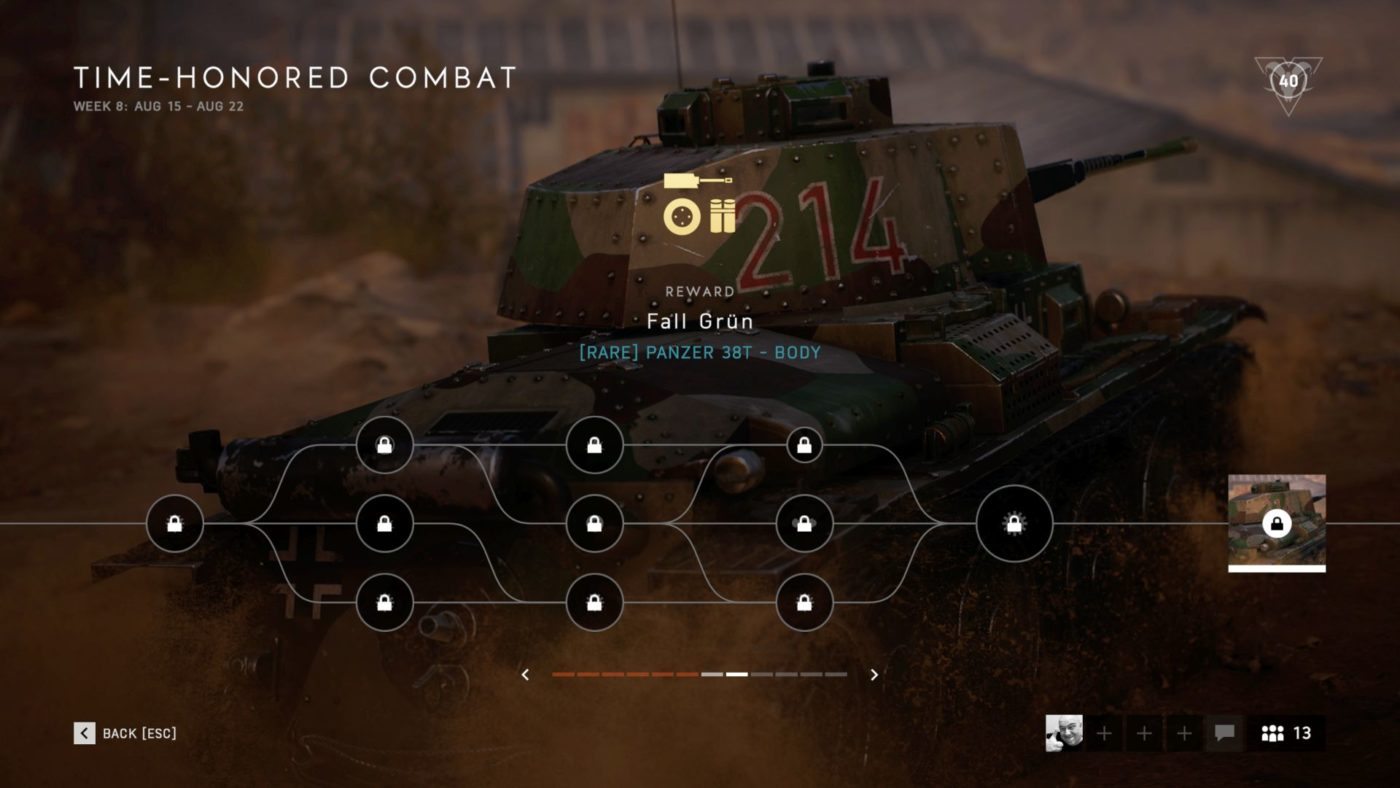Invite a friend using the first plus slot

[1103, 733]
